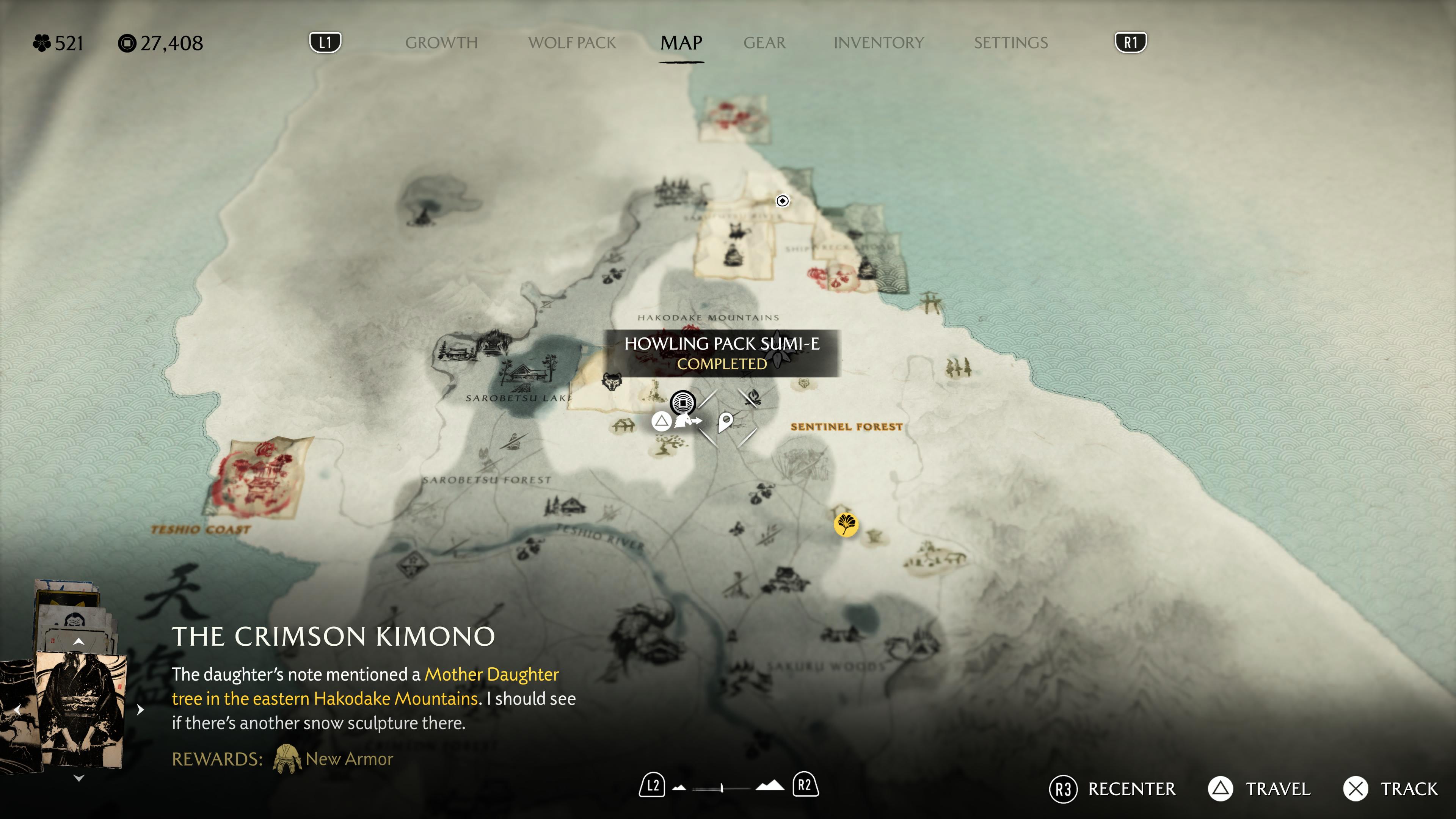Image resolution: width=1456 pixels, height=819 pixels.
Task: Select the round crest marker near Sarobetsu Lake
Action: (x=683, y=402)
